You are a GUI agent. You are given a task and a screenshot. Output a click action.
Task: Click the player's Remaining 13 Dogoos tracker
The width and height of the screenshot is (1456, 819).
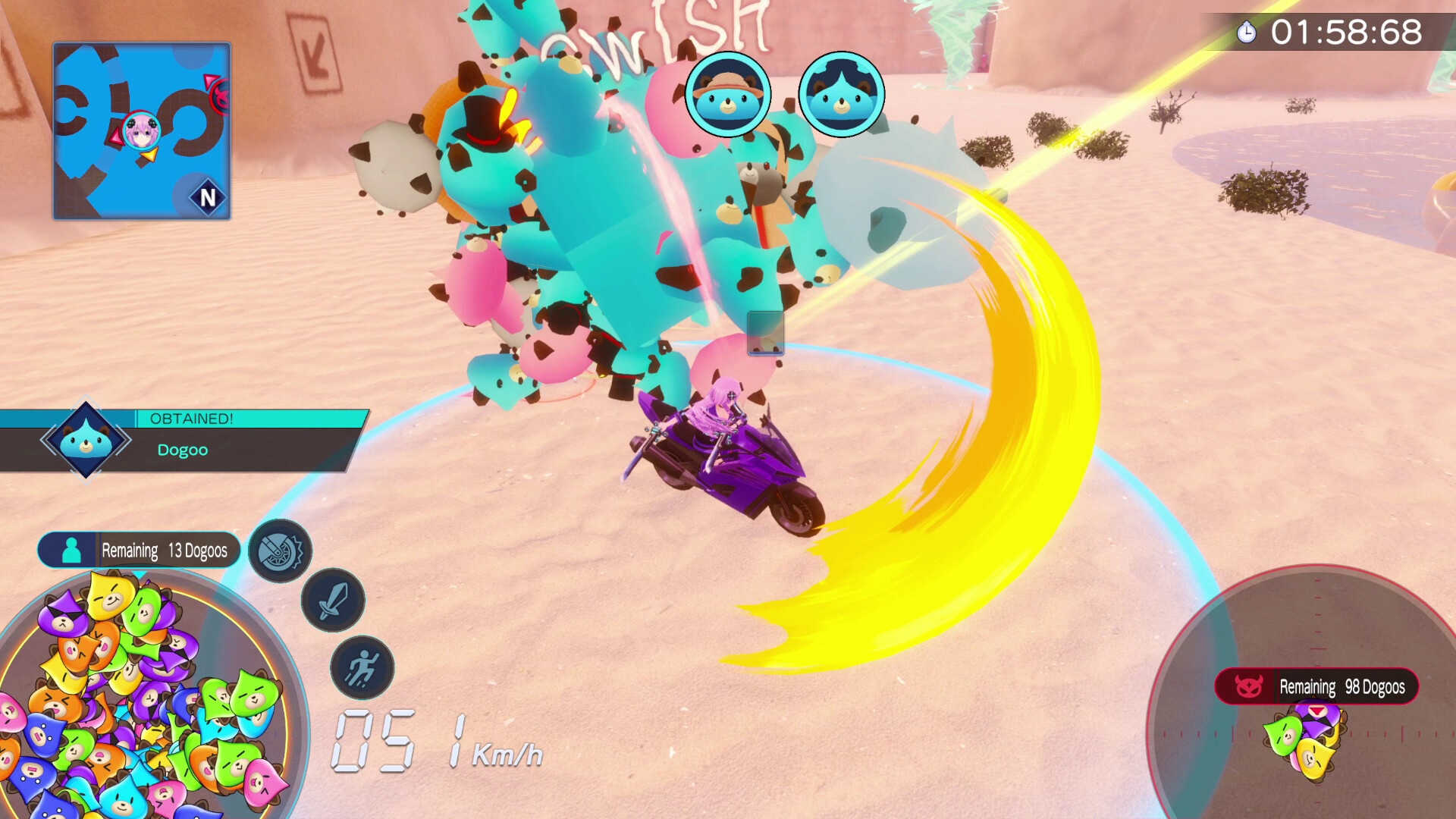pos(140,551)
